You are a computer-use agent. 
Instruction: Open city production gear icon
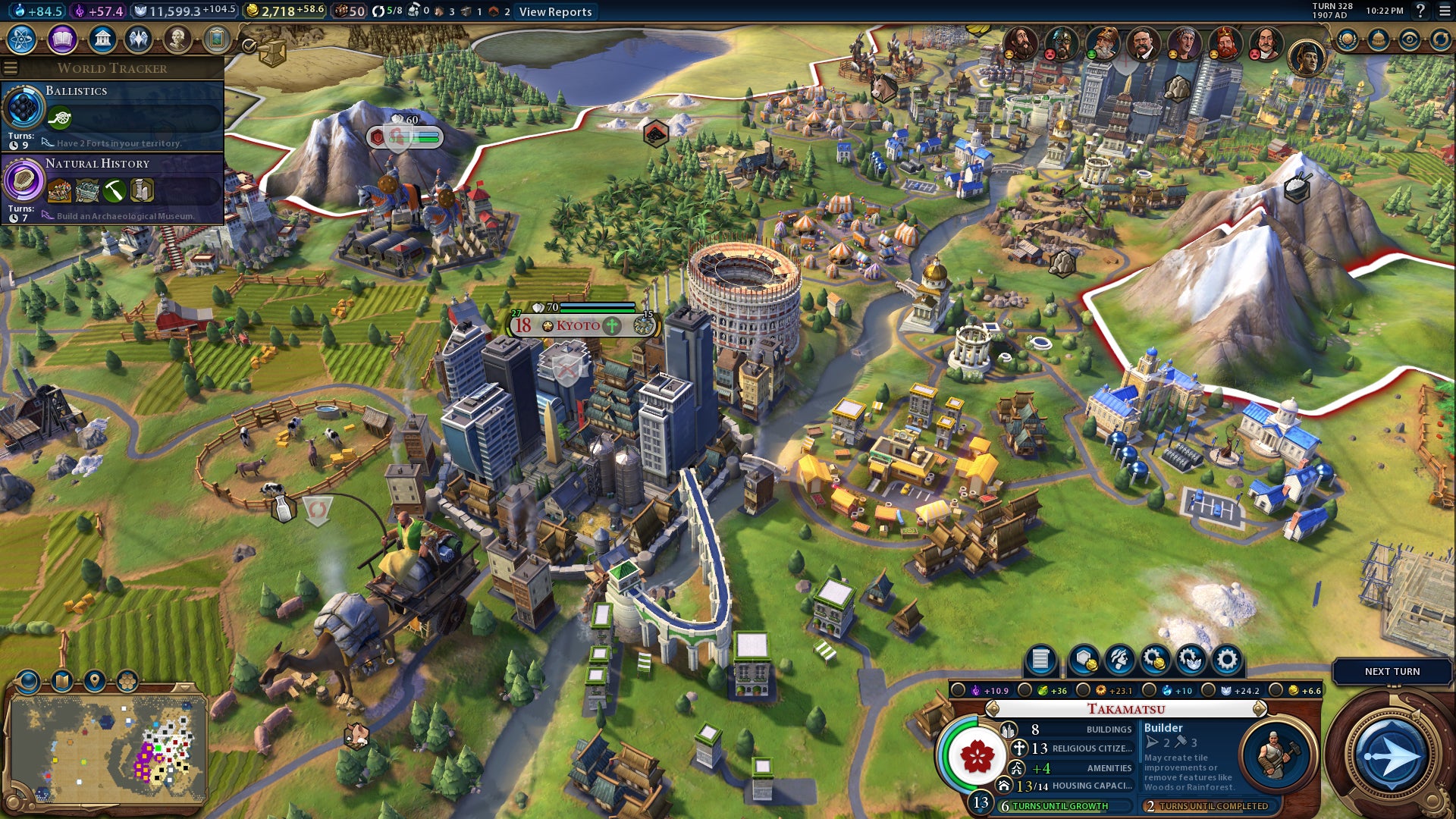pyautogui.click(x=1226, y=660)
